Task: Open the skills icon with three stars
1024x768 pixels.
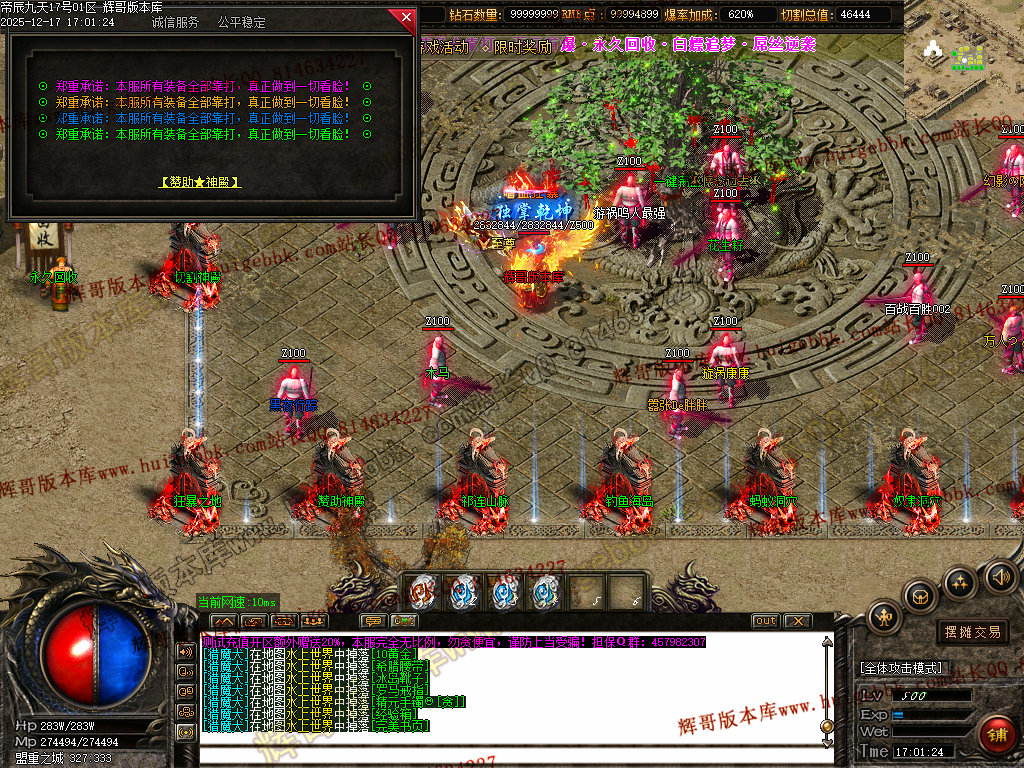Action: coord(960,582)
